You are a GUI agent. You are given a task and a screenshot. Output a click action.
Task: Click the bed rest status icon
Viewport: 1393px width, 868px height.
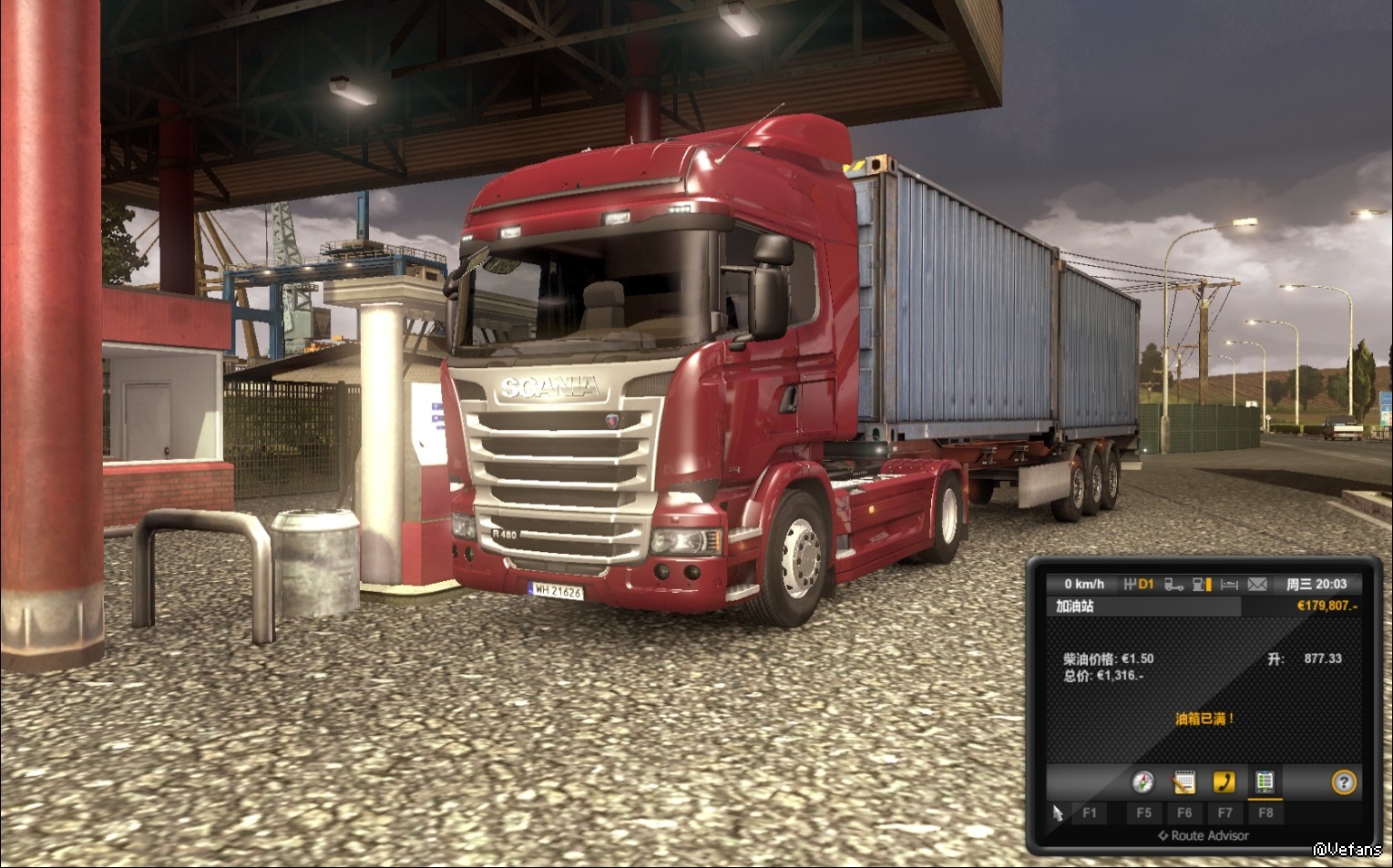(1229, 584)
